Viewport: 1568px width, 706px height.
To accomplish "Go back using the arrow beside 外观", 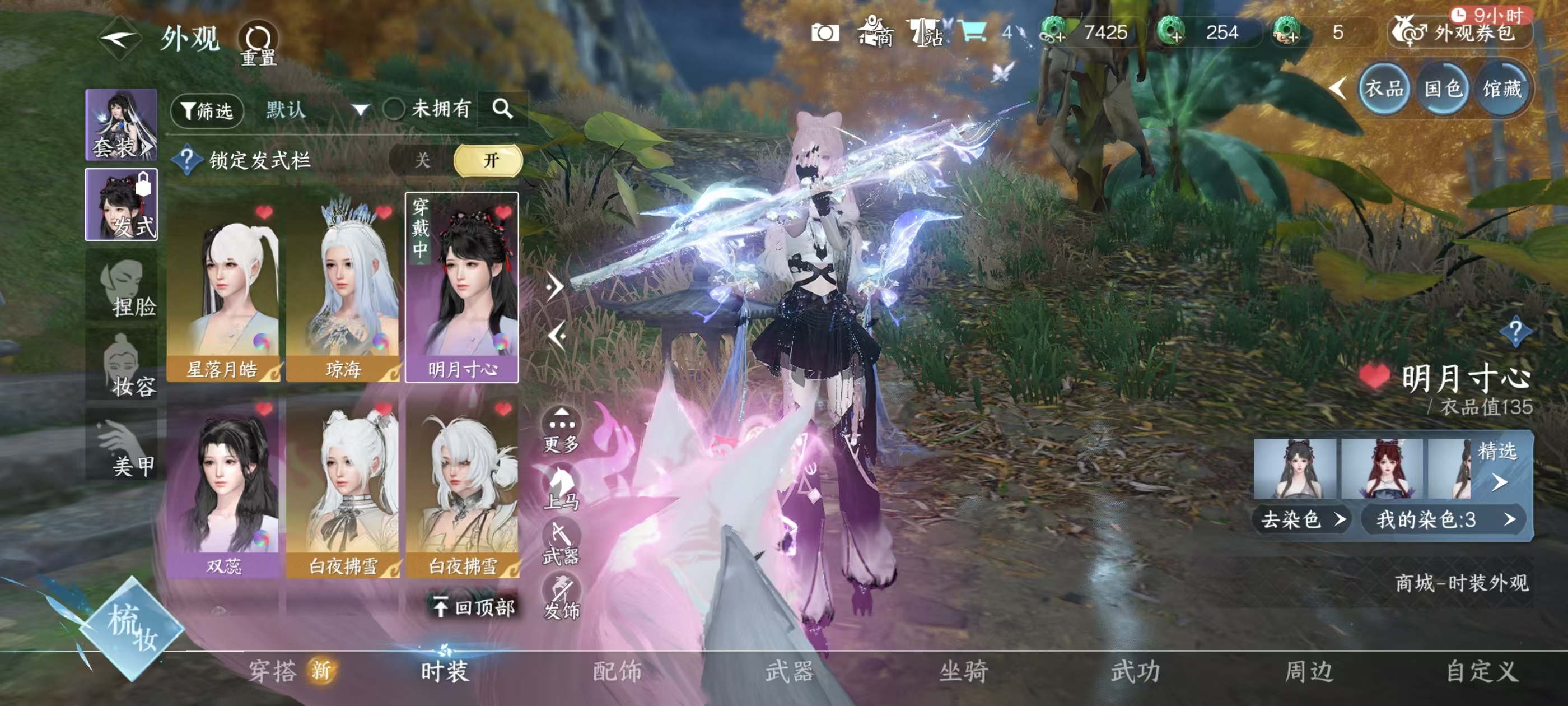I will pos(119,39).
